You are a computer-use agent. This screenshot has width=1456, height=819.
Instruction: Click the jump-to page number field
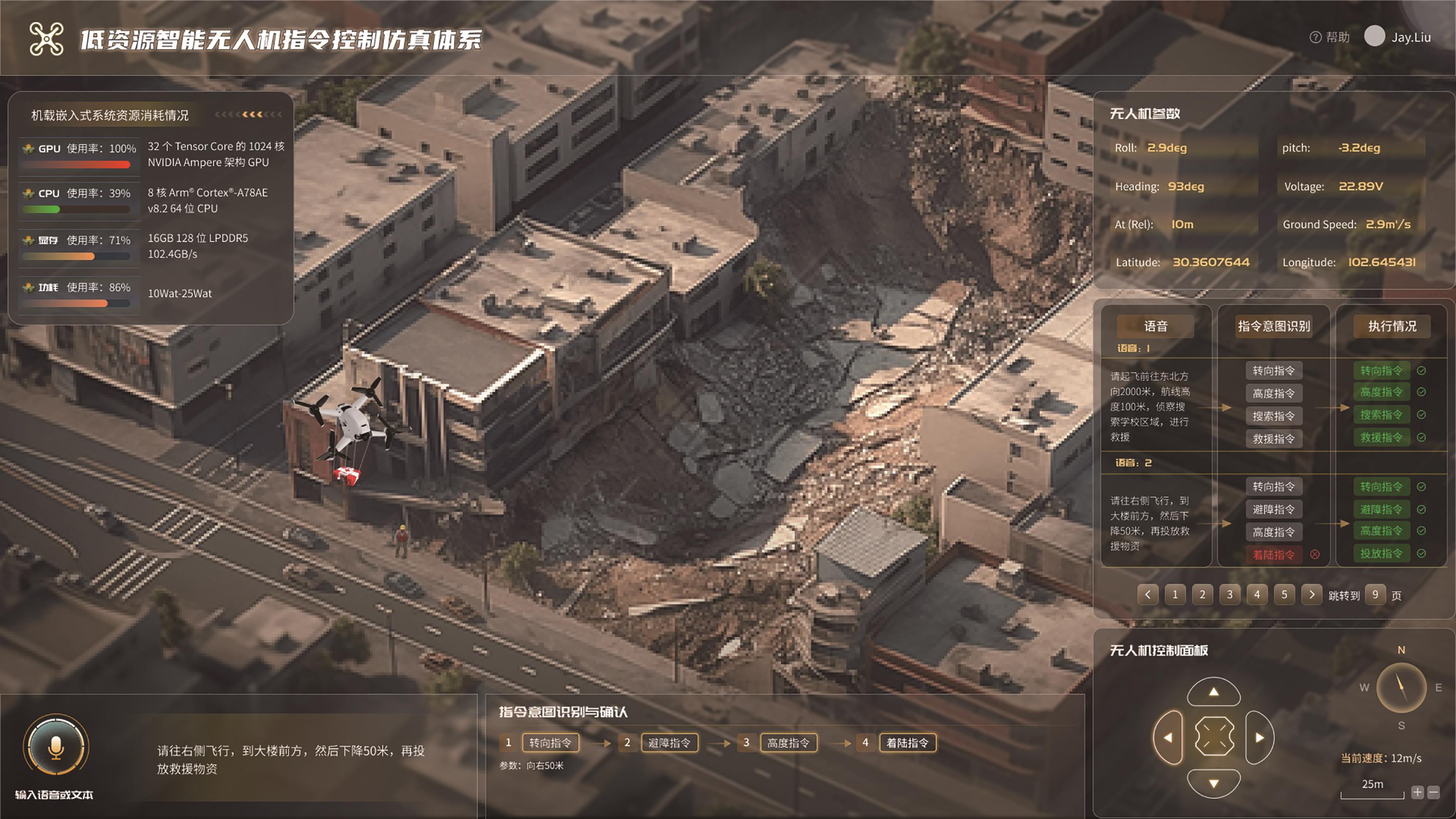[1375, 594]
